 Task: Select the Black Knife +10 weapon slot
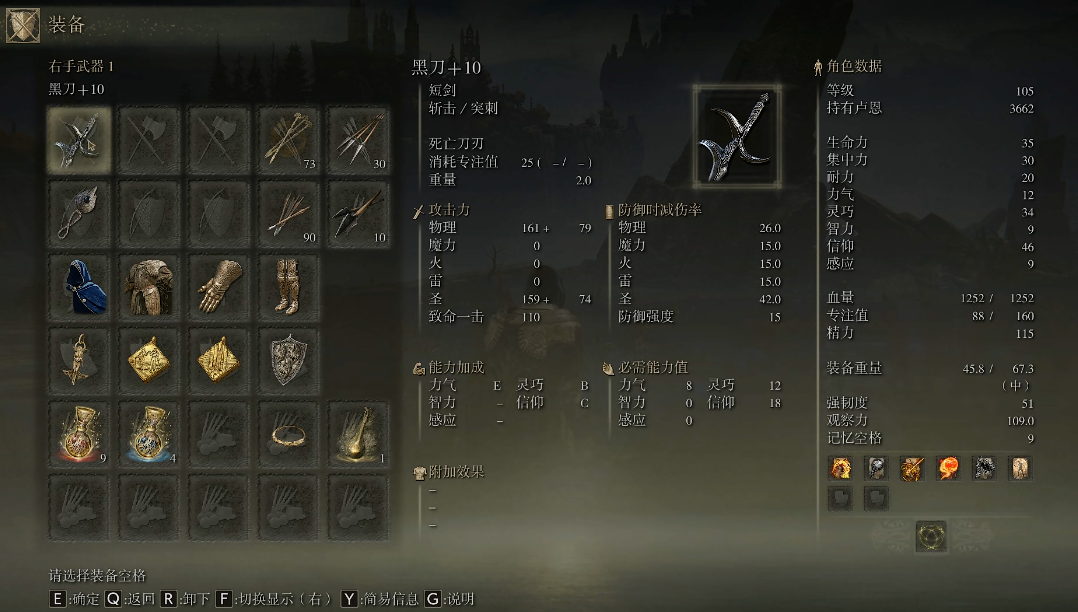(79, 141)
